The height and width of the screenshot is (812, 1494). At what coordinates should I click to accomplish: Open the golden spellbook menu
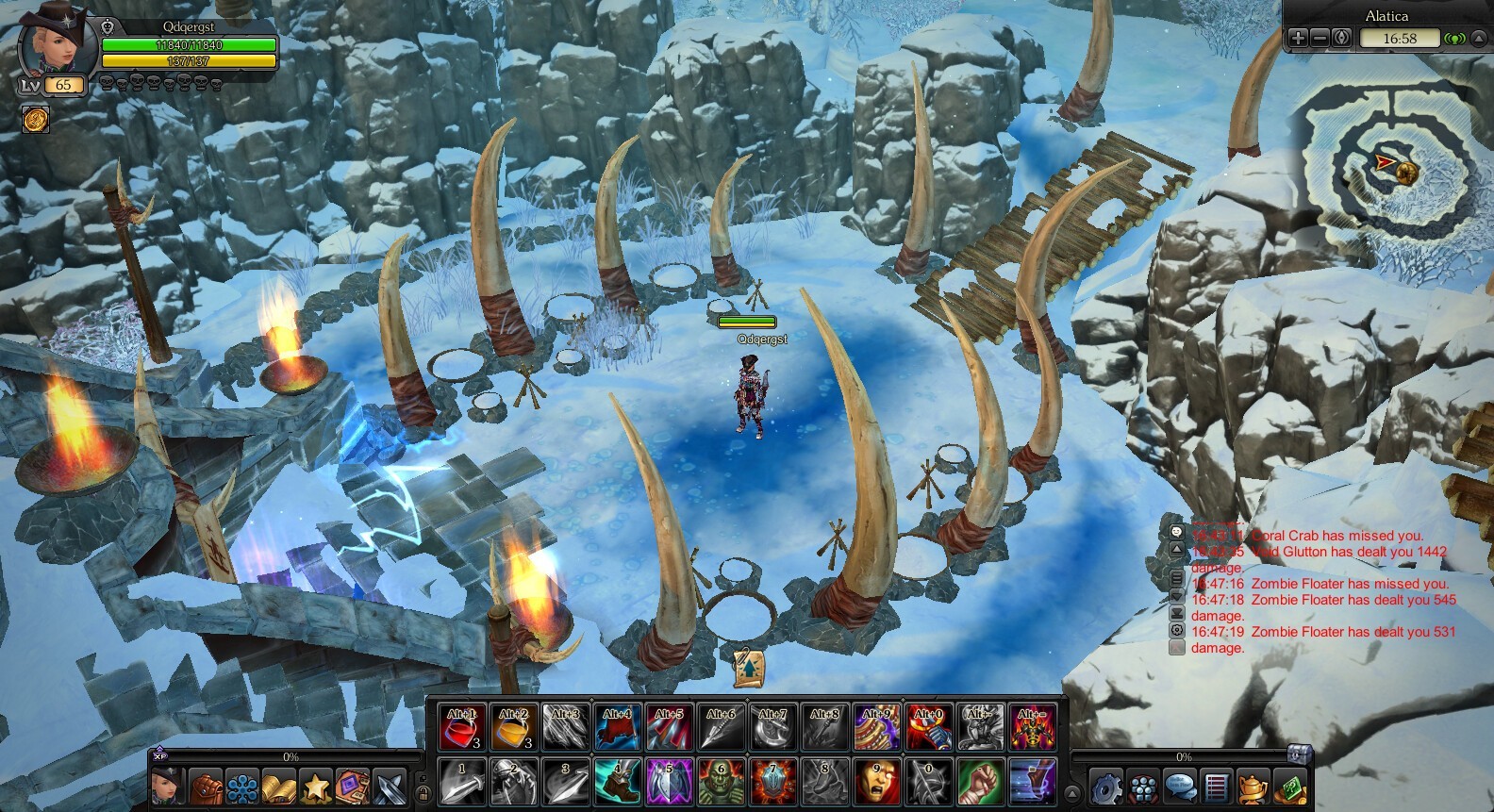[x=279, y=787]
